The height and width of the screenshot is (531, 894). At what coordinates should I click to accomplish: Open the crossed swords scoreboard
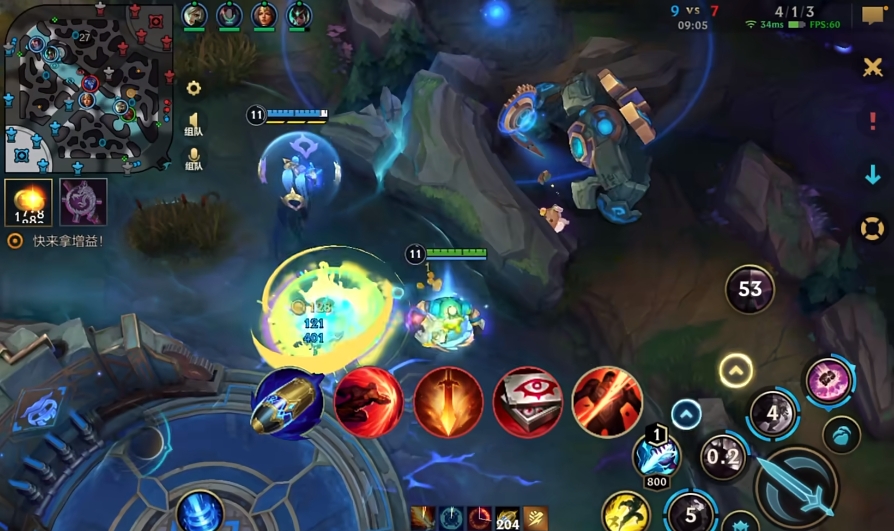[872, 67]
